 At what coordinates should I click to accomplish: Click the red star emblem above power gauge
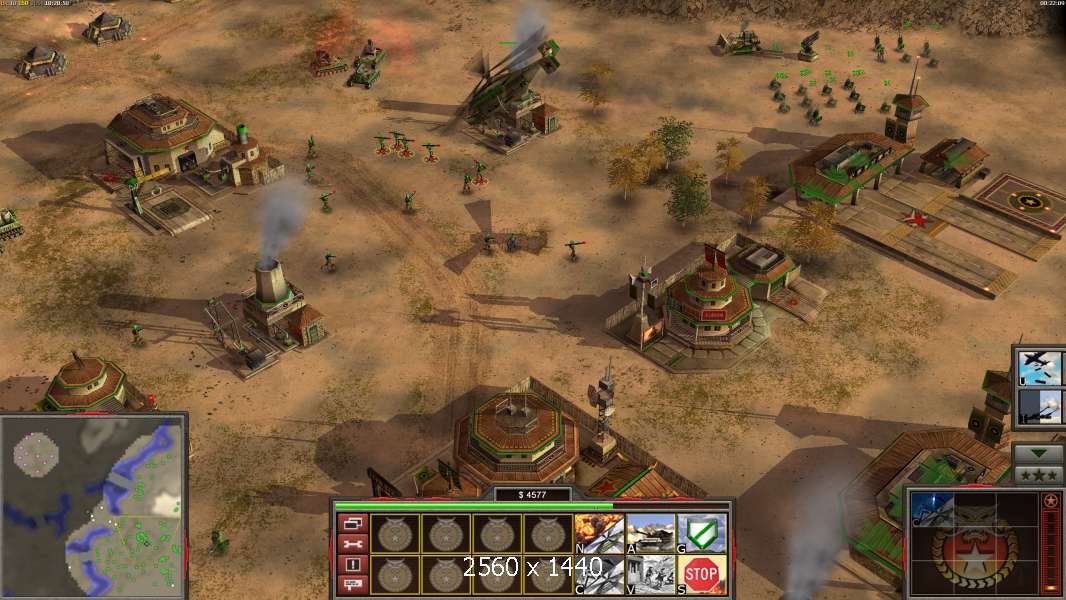(x=1051, y=501)
